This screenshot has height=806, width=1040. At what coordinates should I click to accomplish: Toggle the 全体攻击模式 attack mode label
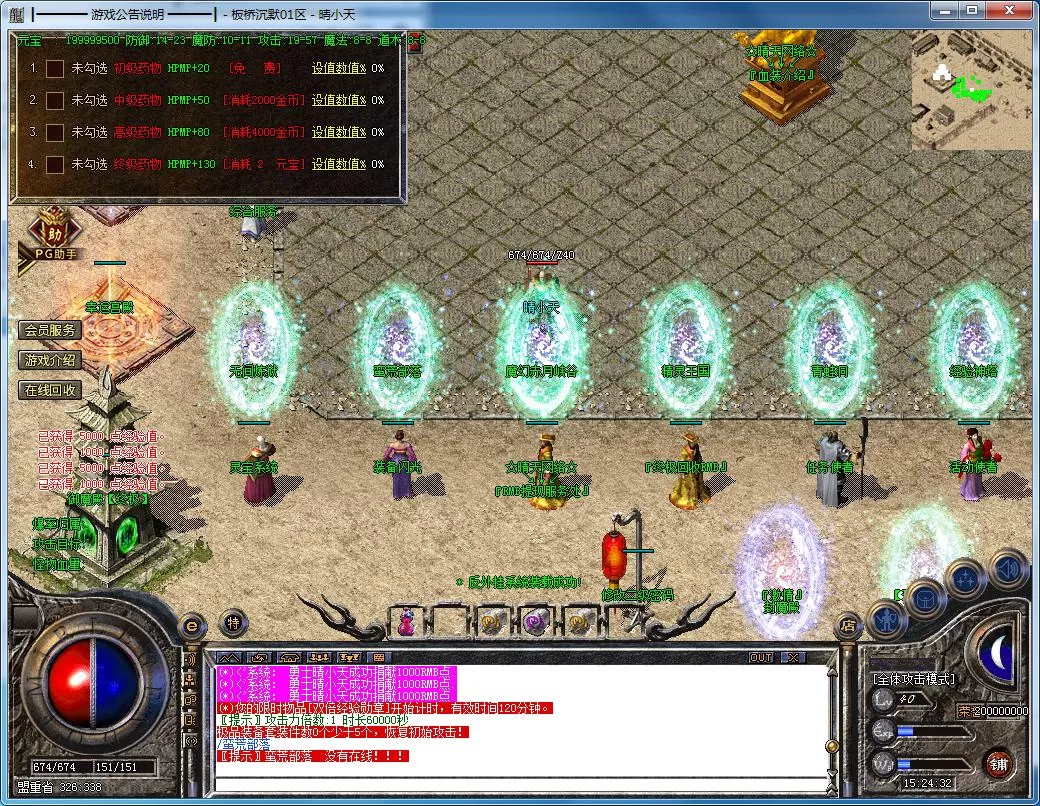913,678
